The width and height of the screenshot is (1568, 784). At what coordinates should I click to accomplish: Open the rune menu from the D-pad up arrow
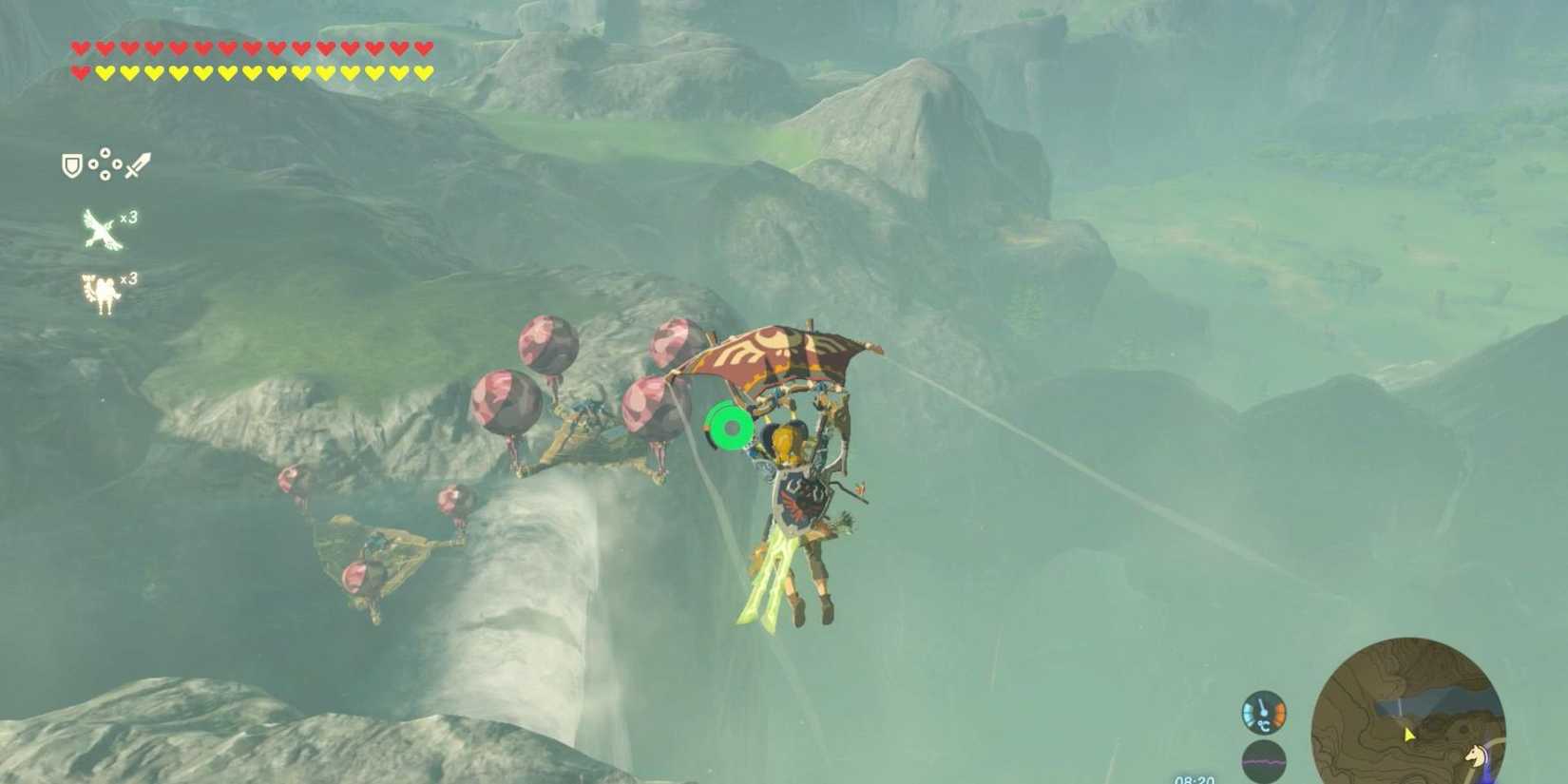click(x=105, y=153)
